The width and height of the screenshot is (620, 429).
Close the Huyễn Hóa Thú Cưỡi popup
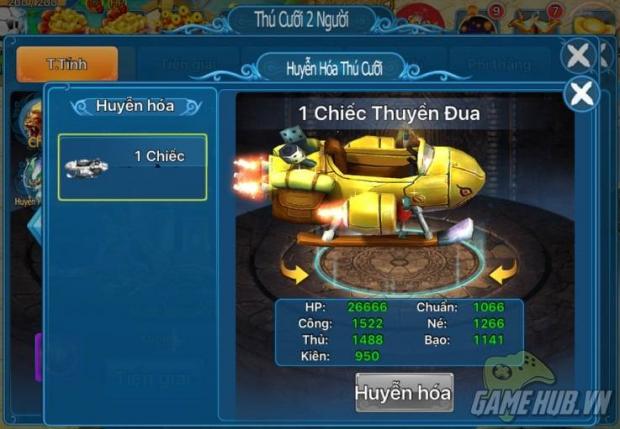tap(581, 94)
